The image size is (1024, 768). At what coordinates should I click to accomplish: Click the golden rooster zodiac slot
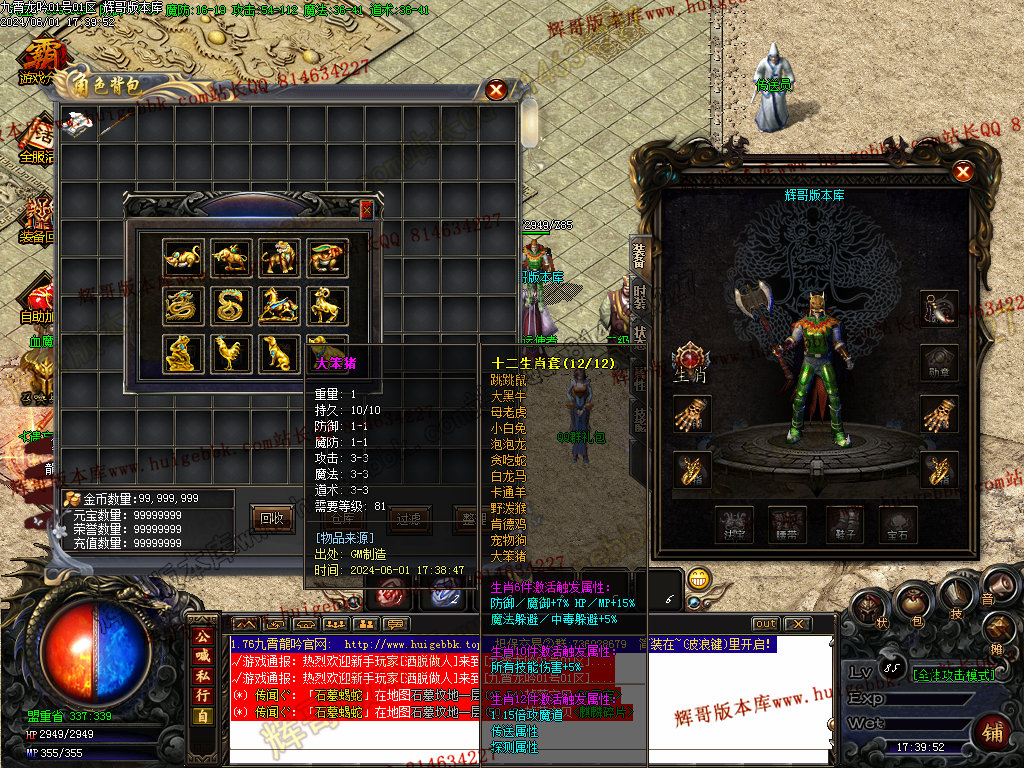pyautogui.click(x=231, y=353)
